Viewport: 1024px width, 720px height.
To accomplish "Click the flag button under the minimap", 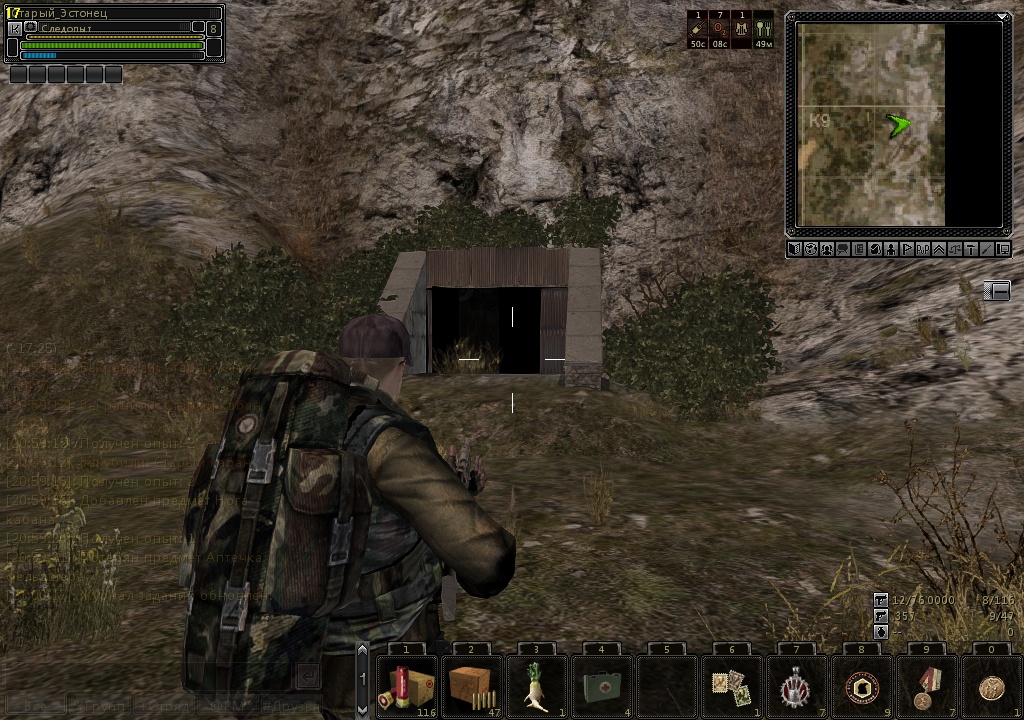I will pos(907,249).
